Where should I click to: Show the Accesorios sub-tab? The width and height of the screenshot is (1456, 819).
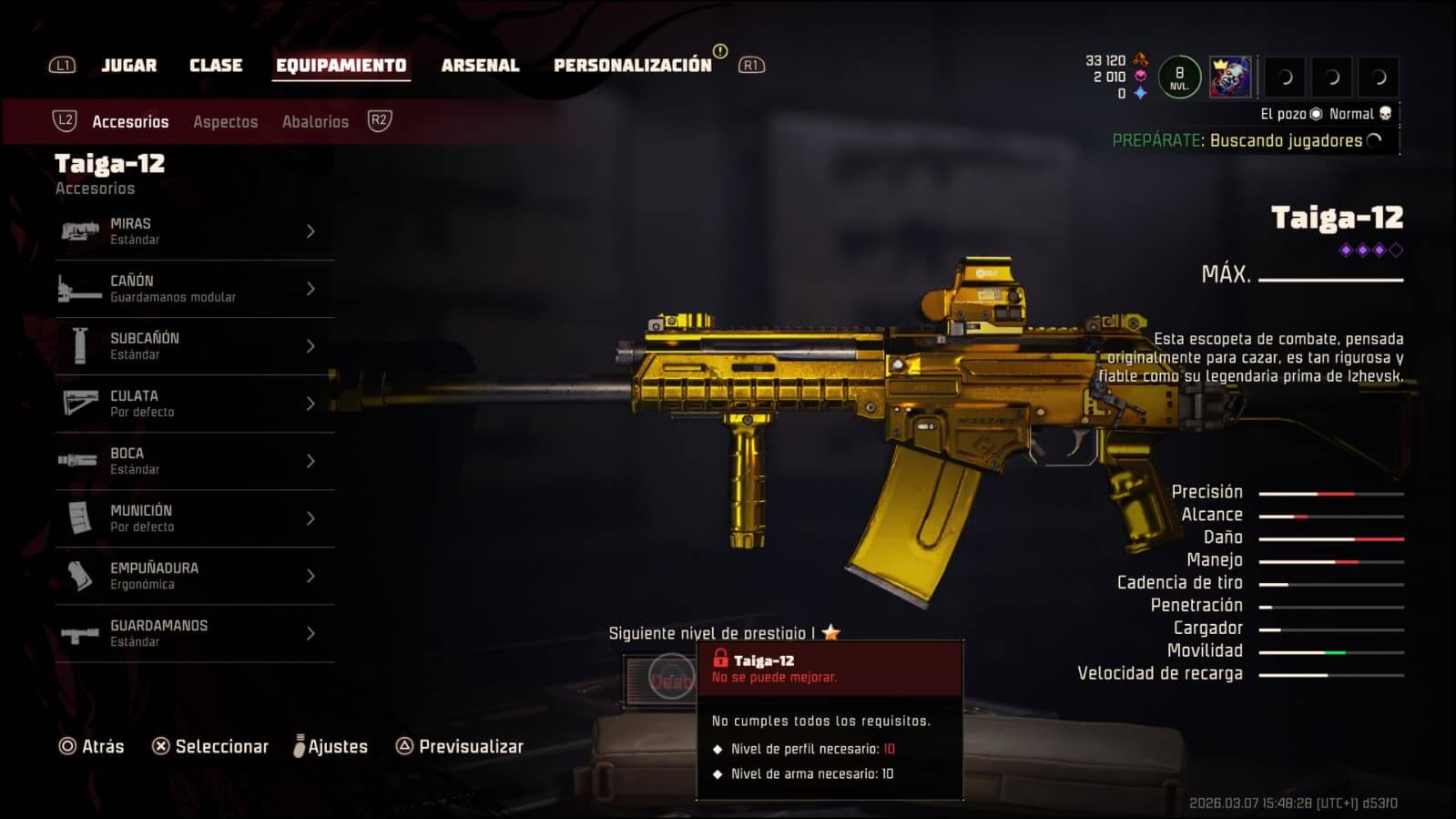point(130,122)
